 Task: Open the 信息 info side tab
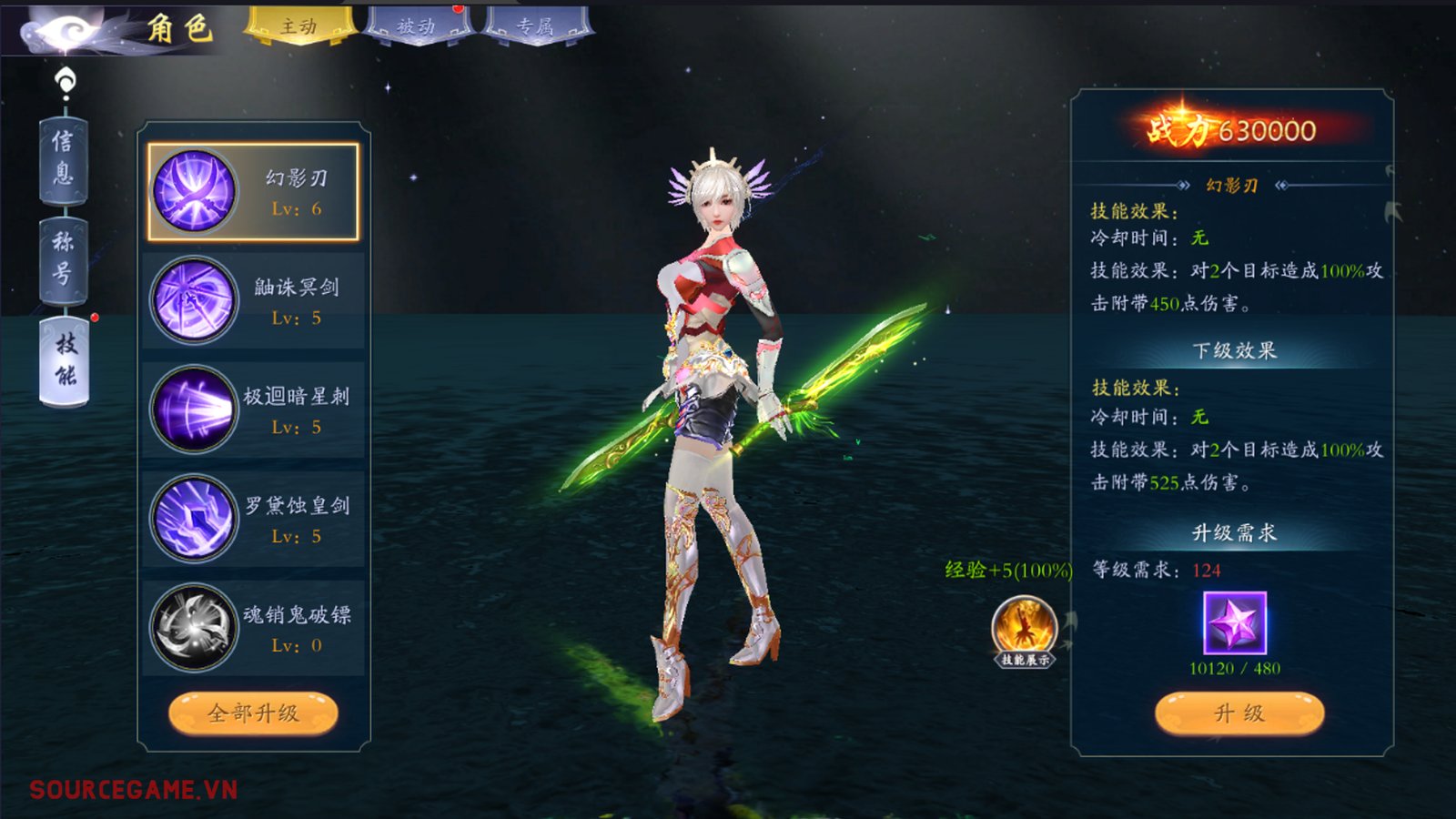64,157
